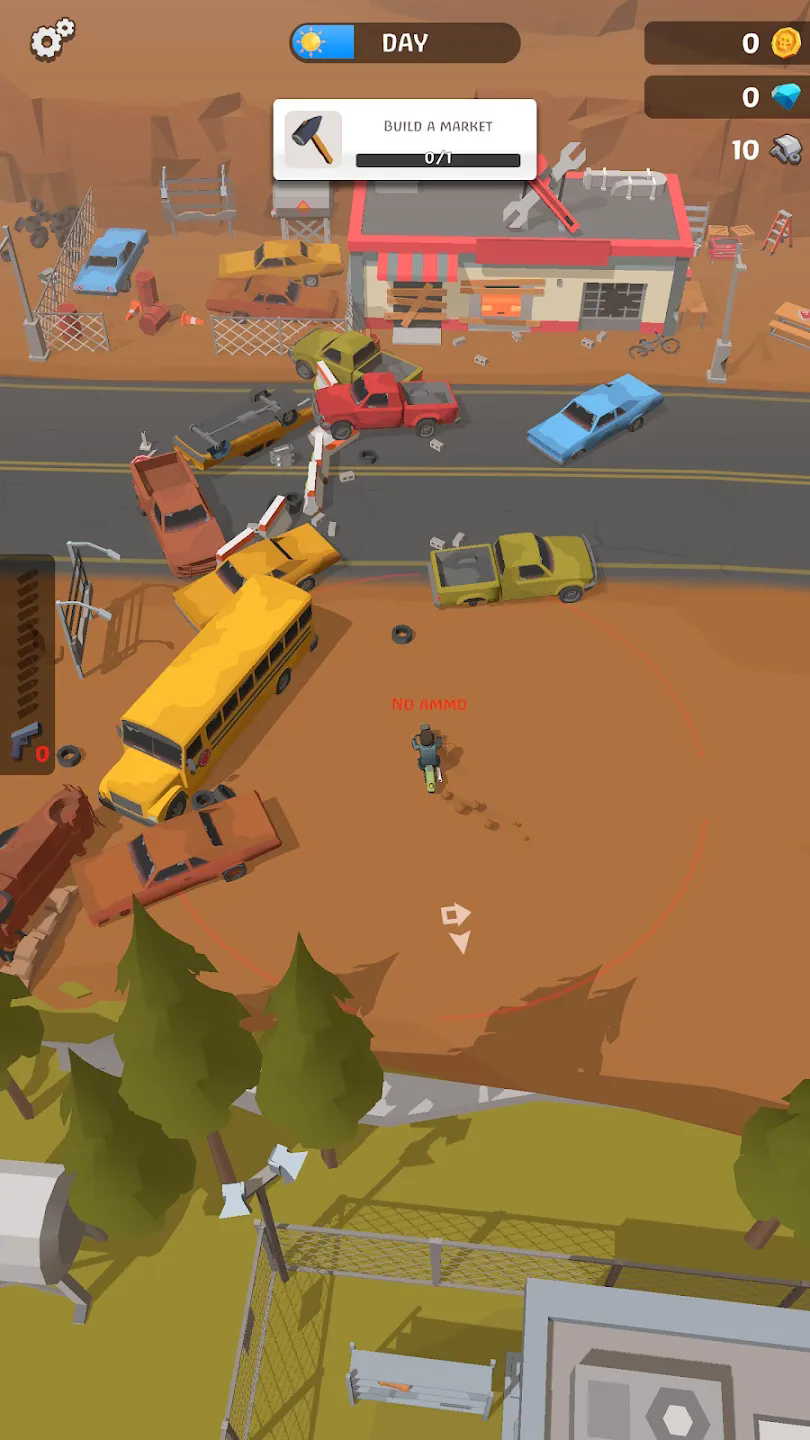Viewport: 810px width, 1440px height.
Task: Select the pistol weapon panel
Action: coord(27,665)
